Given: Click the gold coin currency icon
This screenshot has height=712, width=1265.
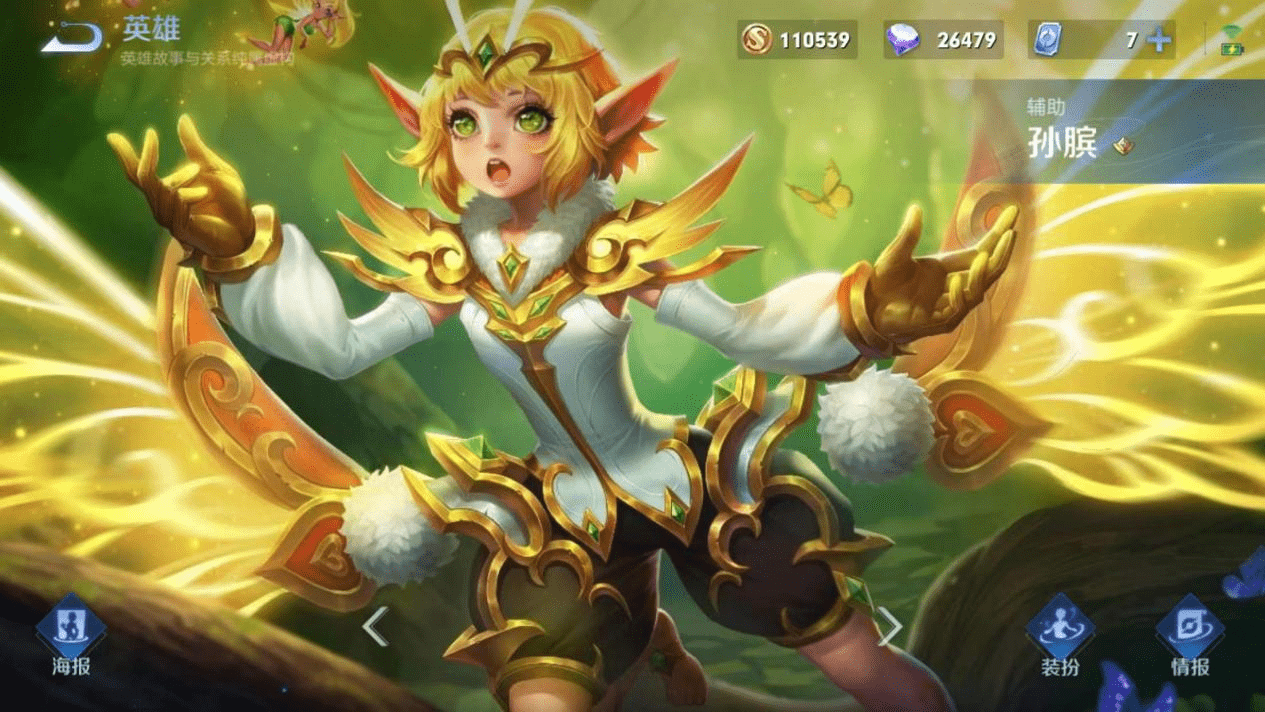Looking at the screenshot, I should pyautogui.click(x=757, y=40).
